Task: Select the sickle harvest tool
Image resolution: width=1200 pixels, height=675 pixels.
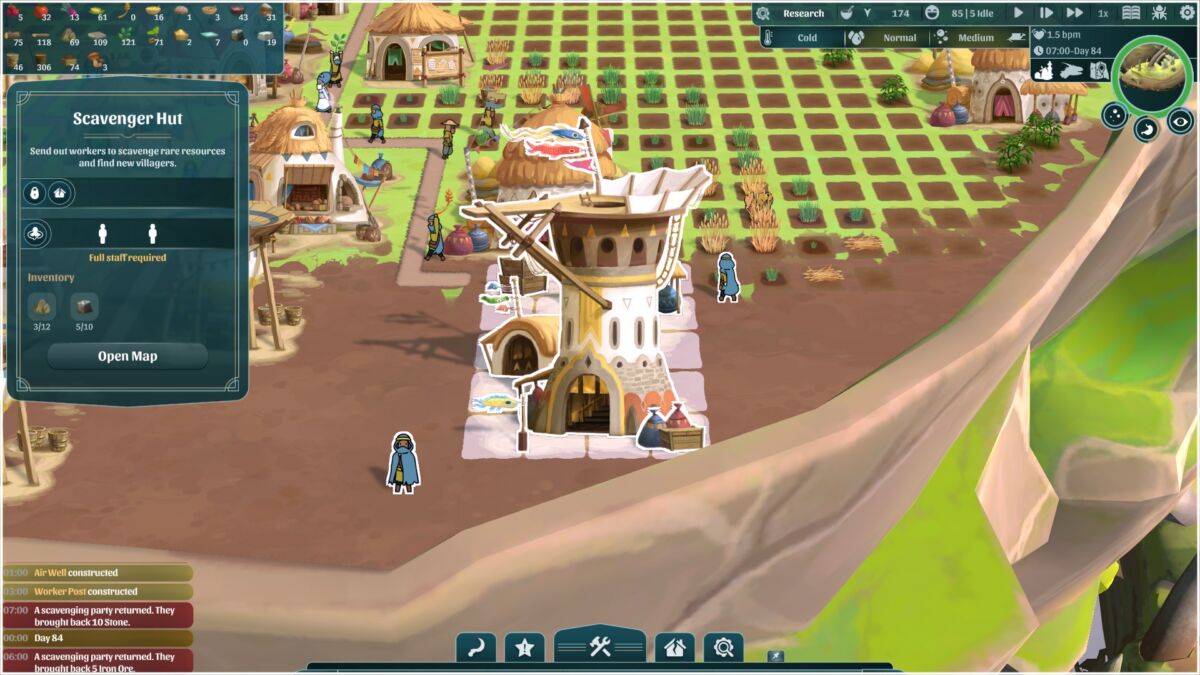Action: (x=476, y=648)
